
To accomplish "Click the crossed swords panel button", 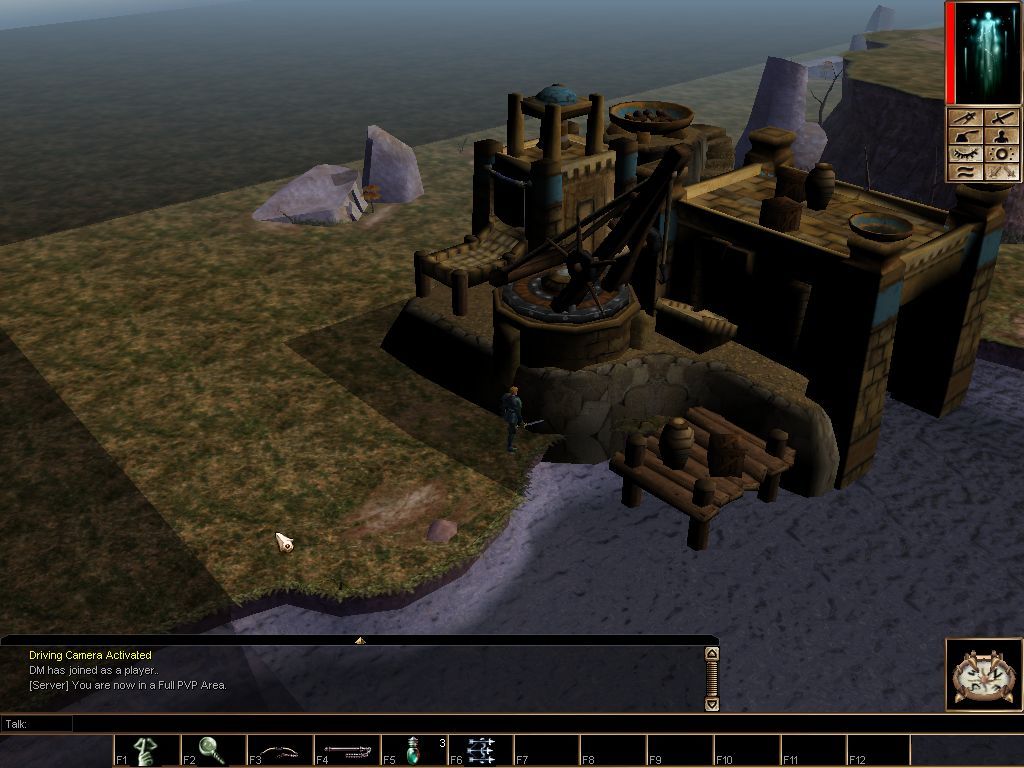I will pyautogui.click(x=1002, y=172).
